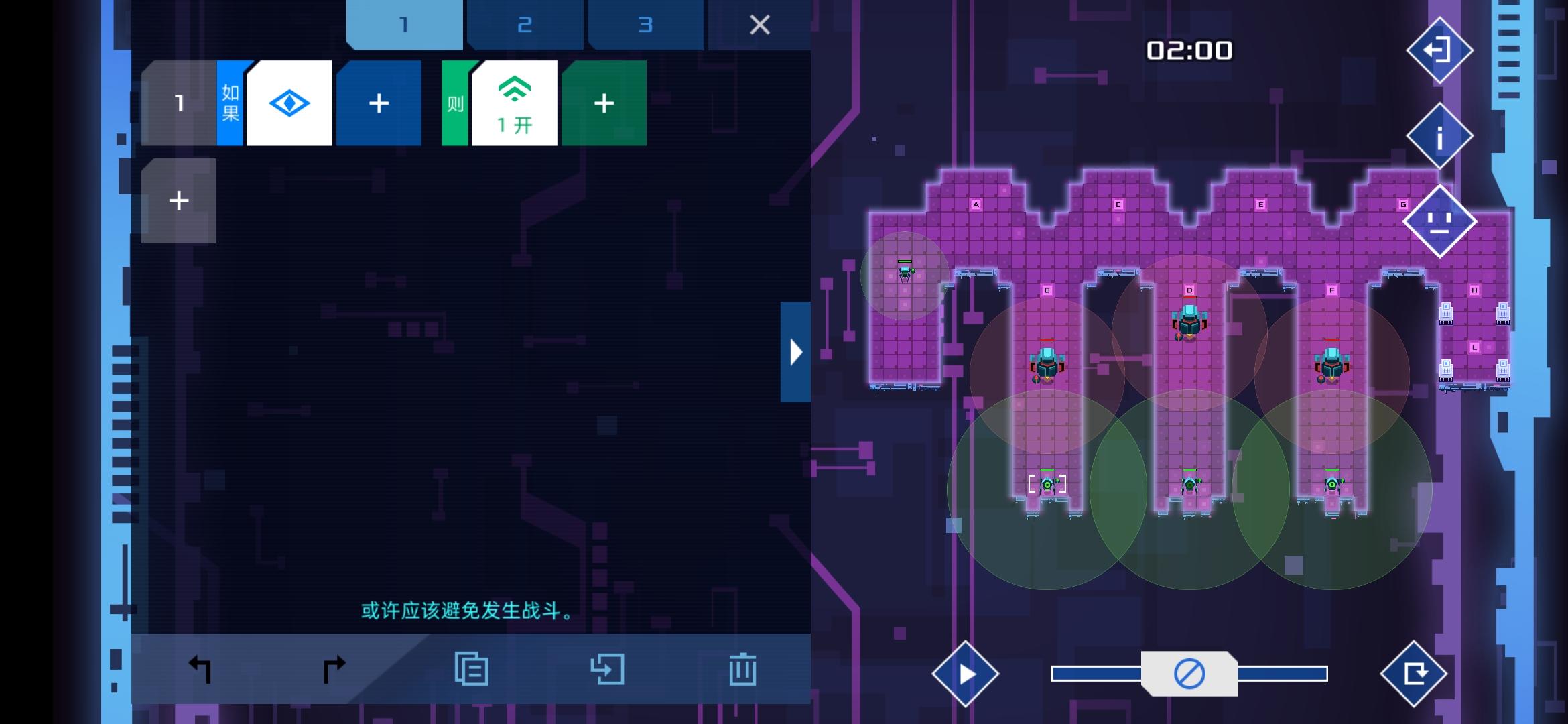Image resolution: width=1568 pixels, height=724 pixels.
Task: Open the exit door icon at top right
Action: 1439,50
